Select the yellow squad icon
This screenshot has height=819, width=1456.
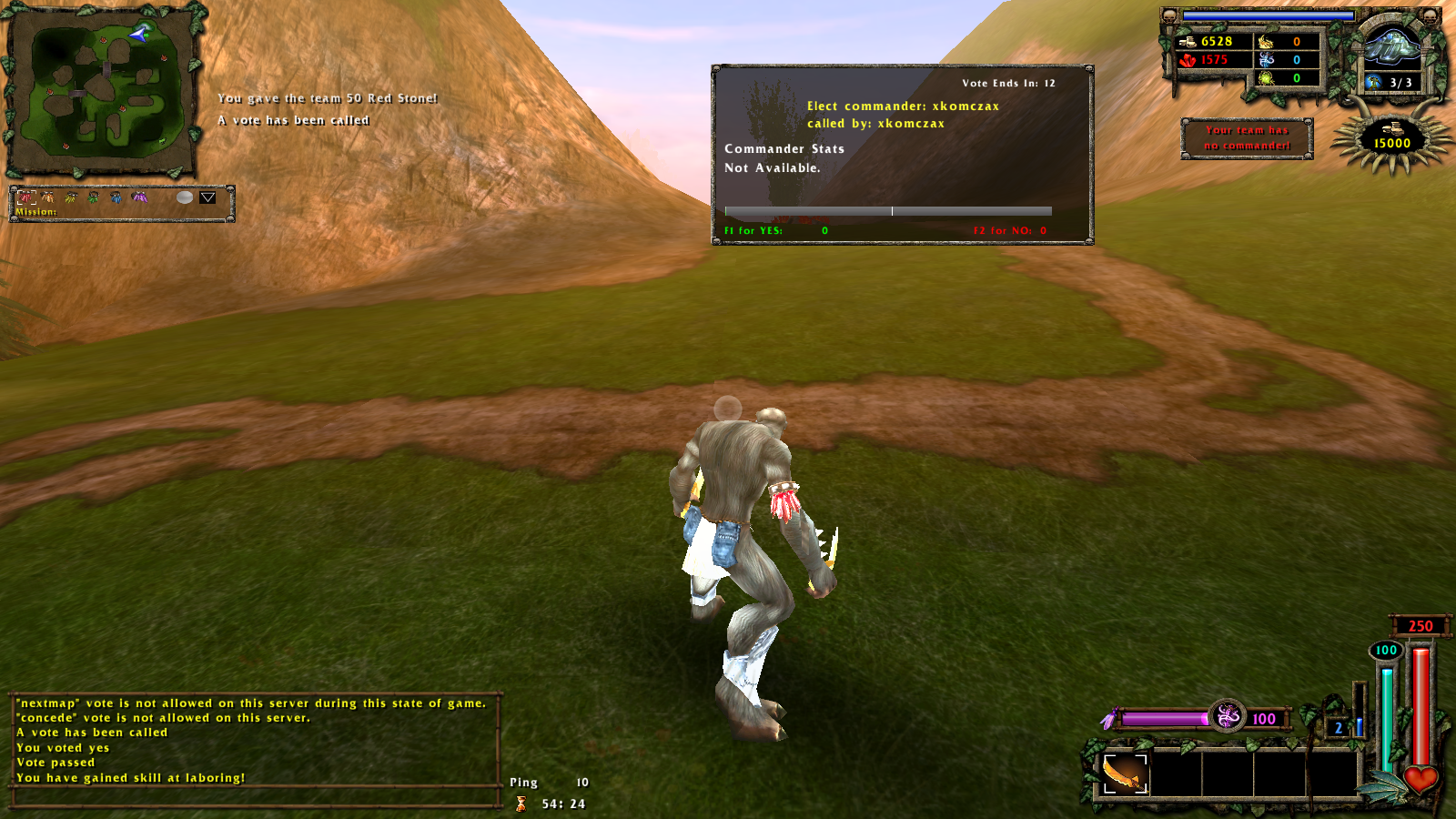[x=71, y=197]
